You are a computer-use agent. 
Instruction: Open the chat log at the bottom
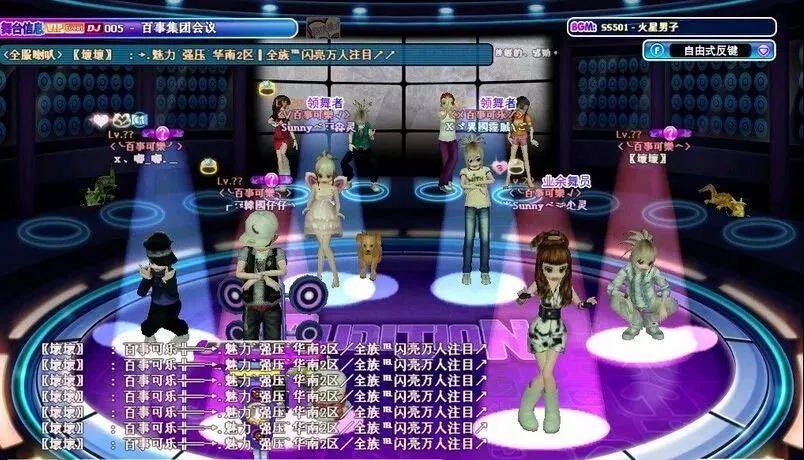pos(265,396)
